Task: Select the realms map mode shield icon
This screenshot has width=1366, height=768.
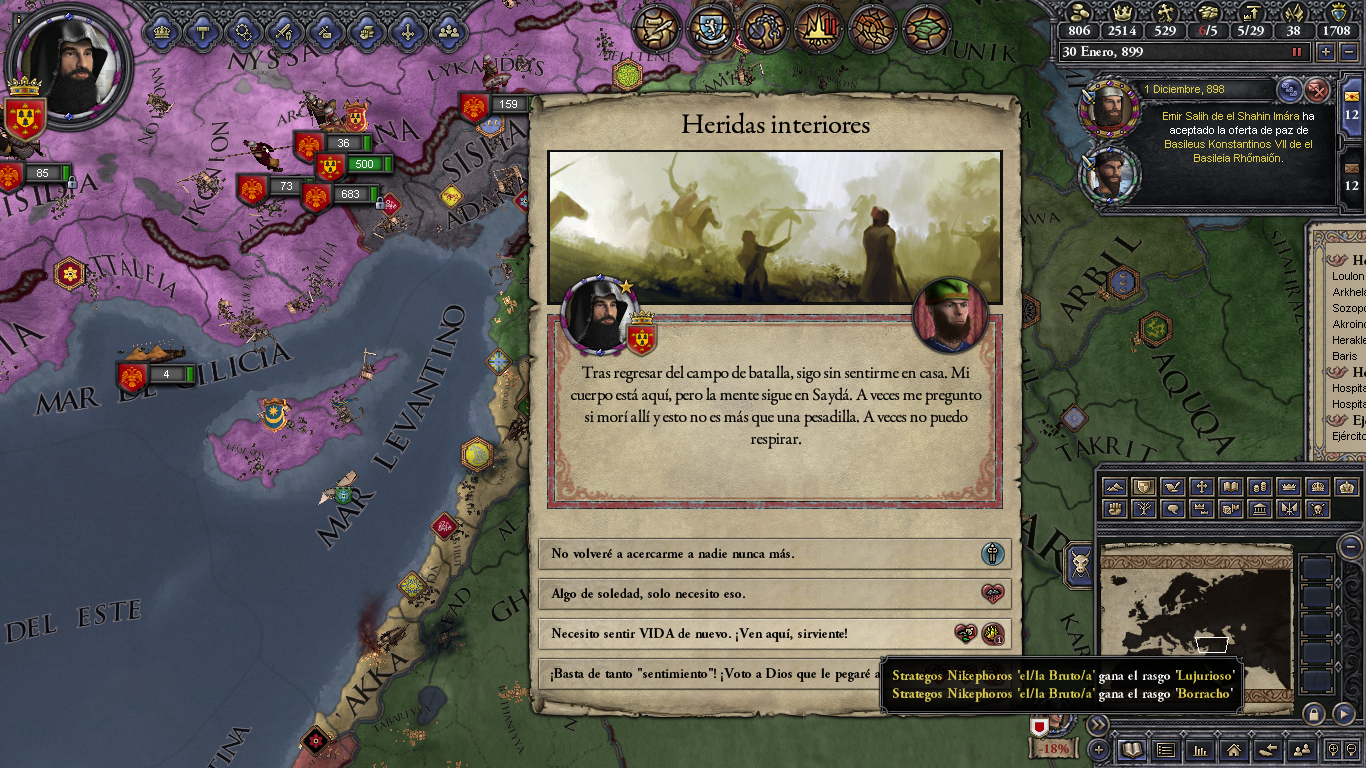Action: click(x=1144, y=487)
